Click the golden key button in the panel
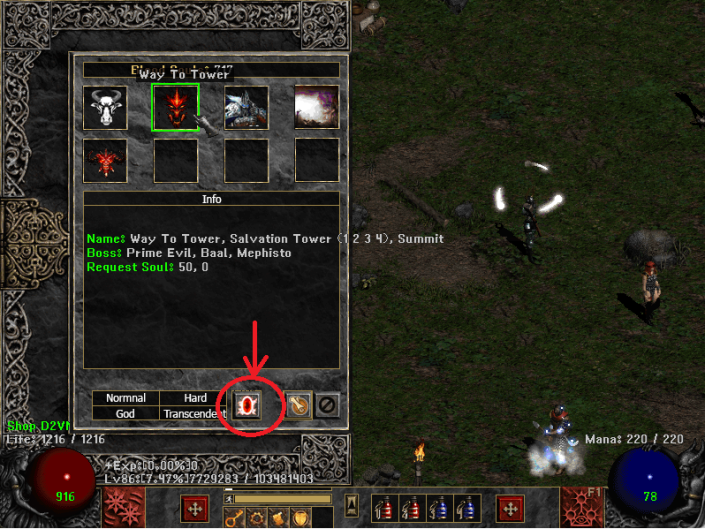The height and width of the screenshot is (529, 705). click(x=296, y=405)
